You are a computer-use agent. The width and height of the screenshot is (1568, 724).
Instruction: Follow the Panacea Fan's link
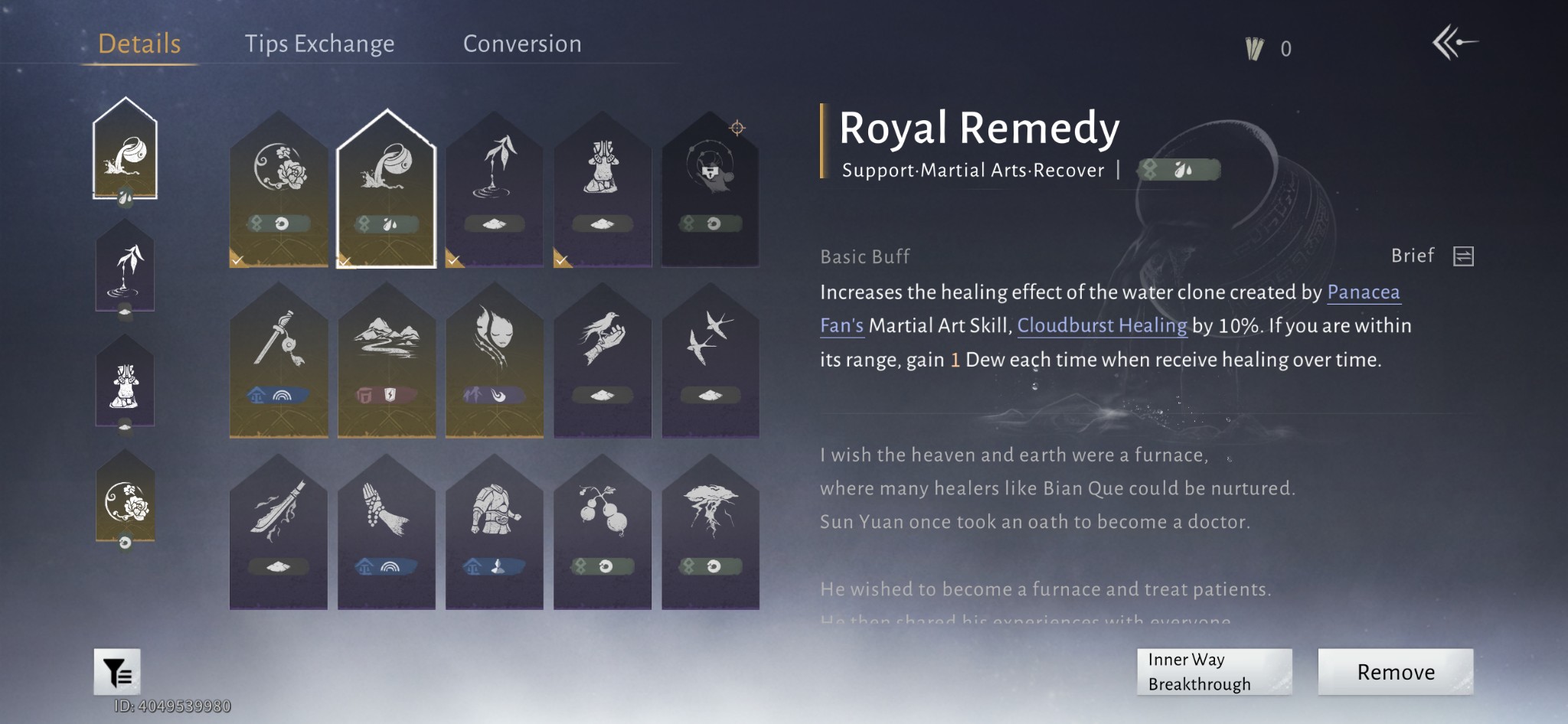tap(1363, 292)
